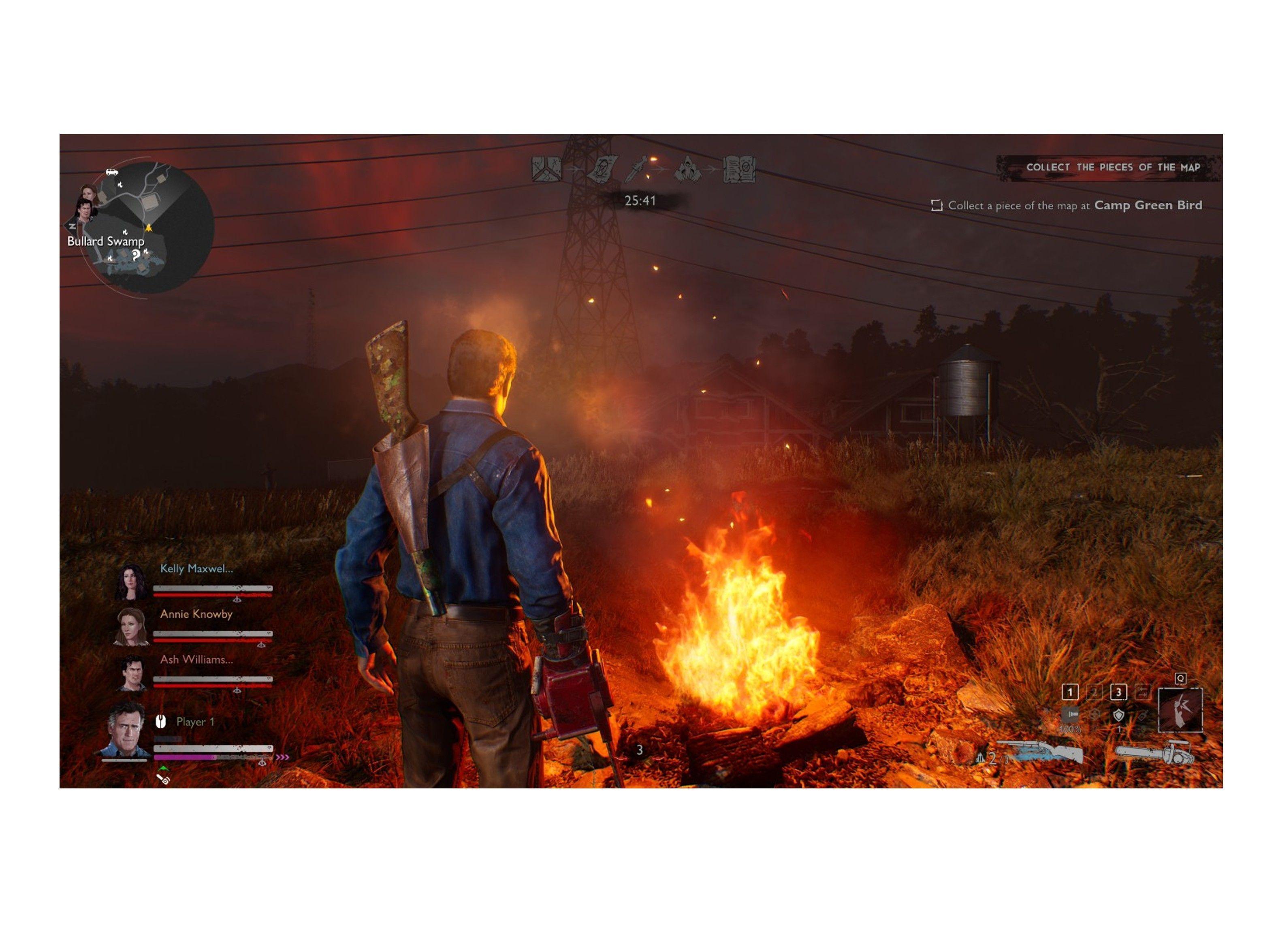The height and width of the screenshot is (952, 1276).
Task: Click the flashlight icon showing 100%
Action: coord(1071,715)
